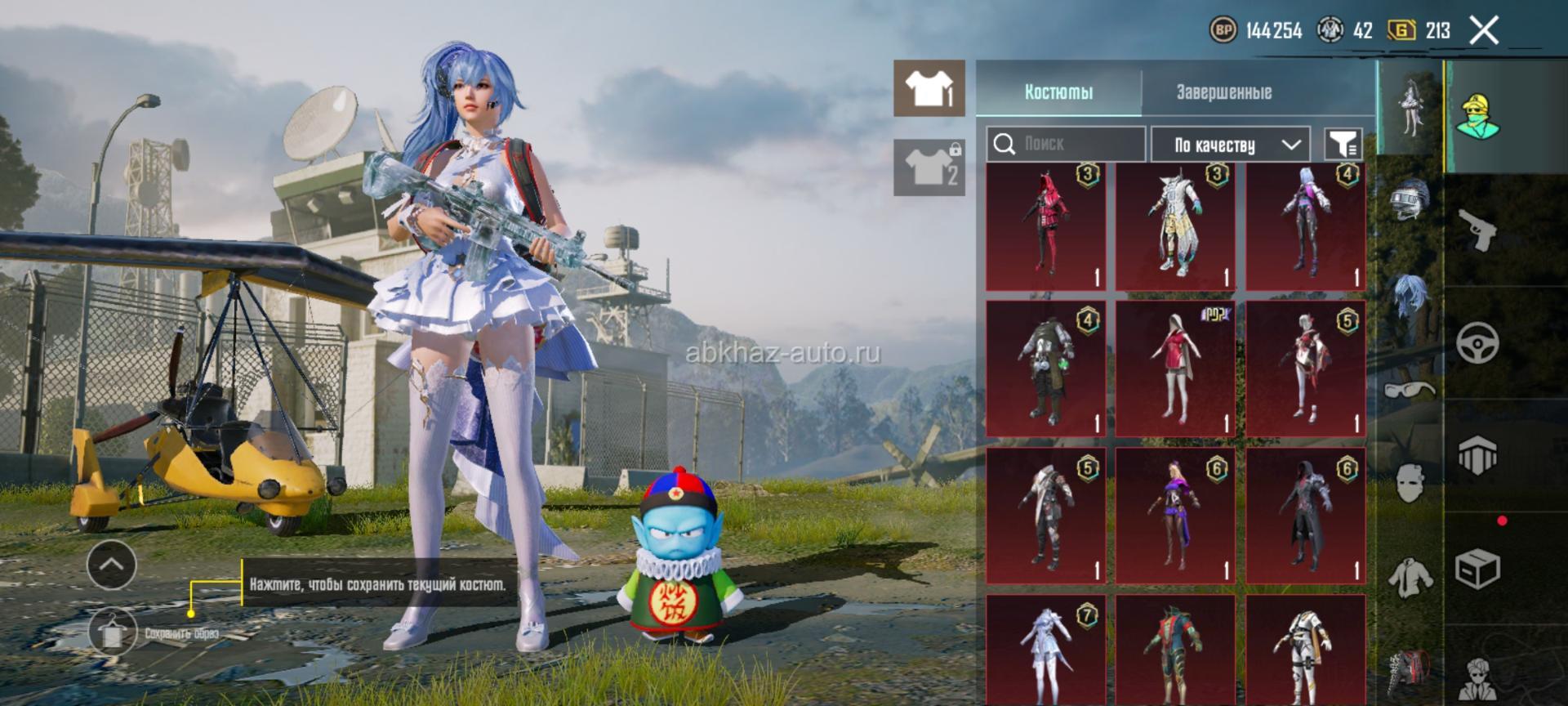Open the Завершенные tab
1568x706 pixels.
(x=1223, y=92)
